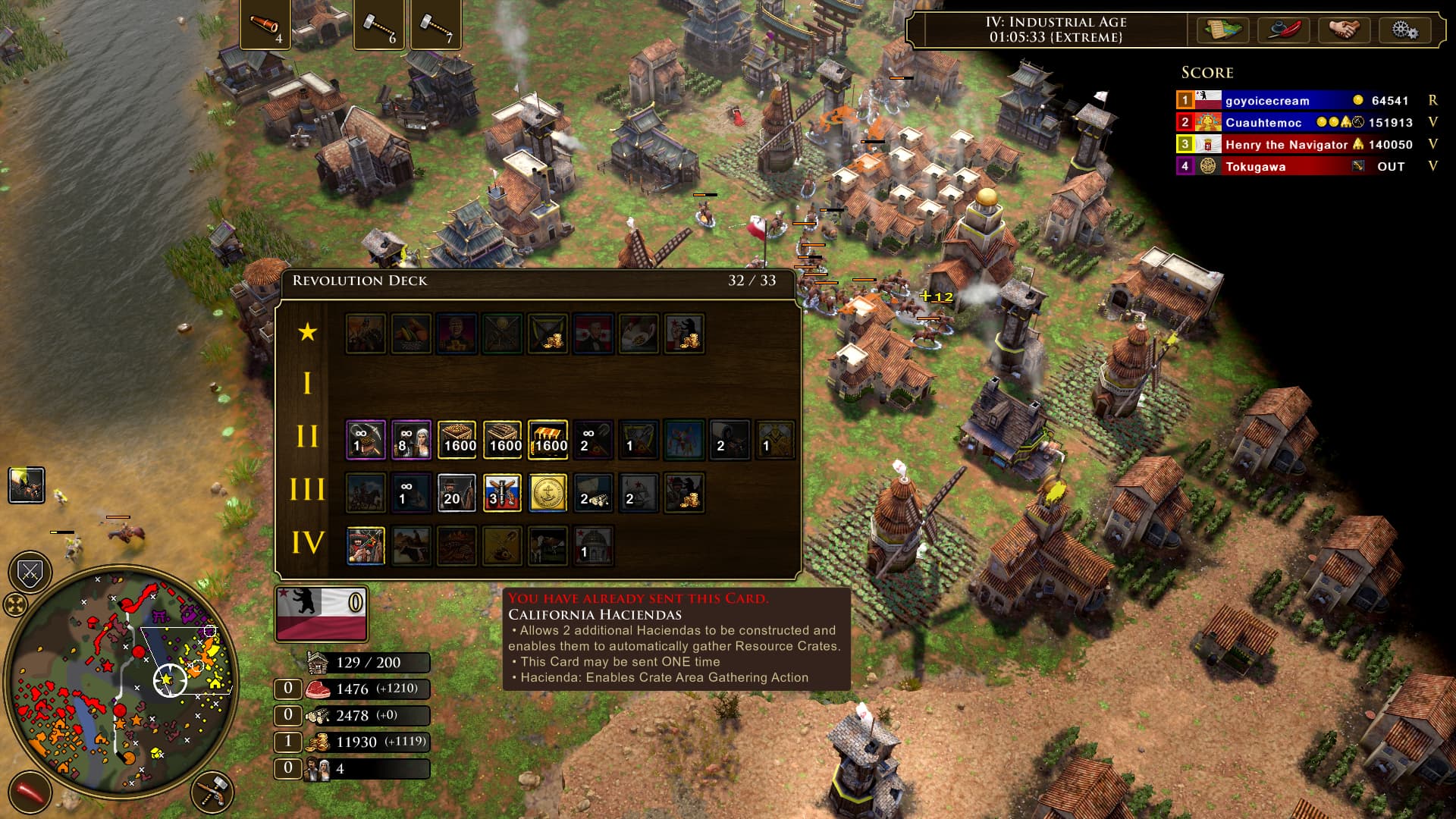Select the Russian flag 3 cannons card
The height and width of the screenshot is (819, 1456).
502,493
